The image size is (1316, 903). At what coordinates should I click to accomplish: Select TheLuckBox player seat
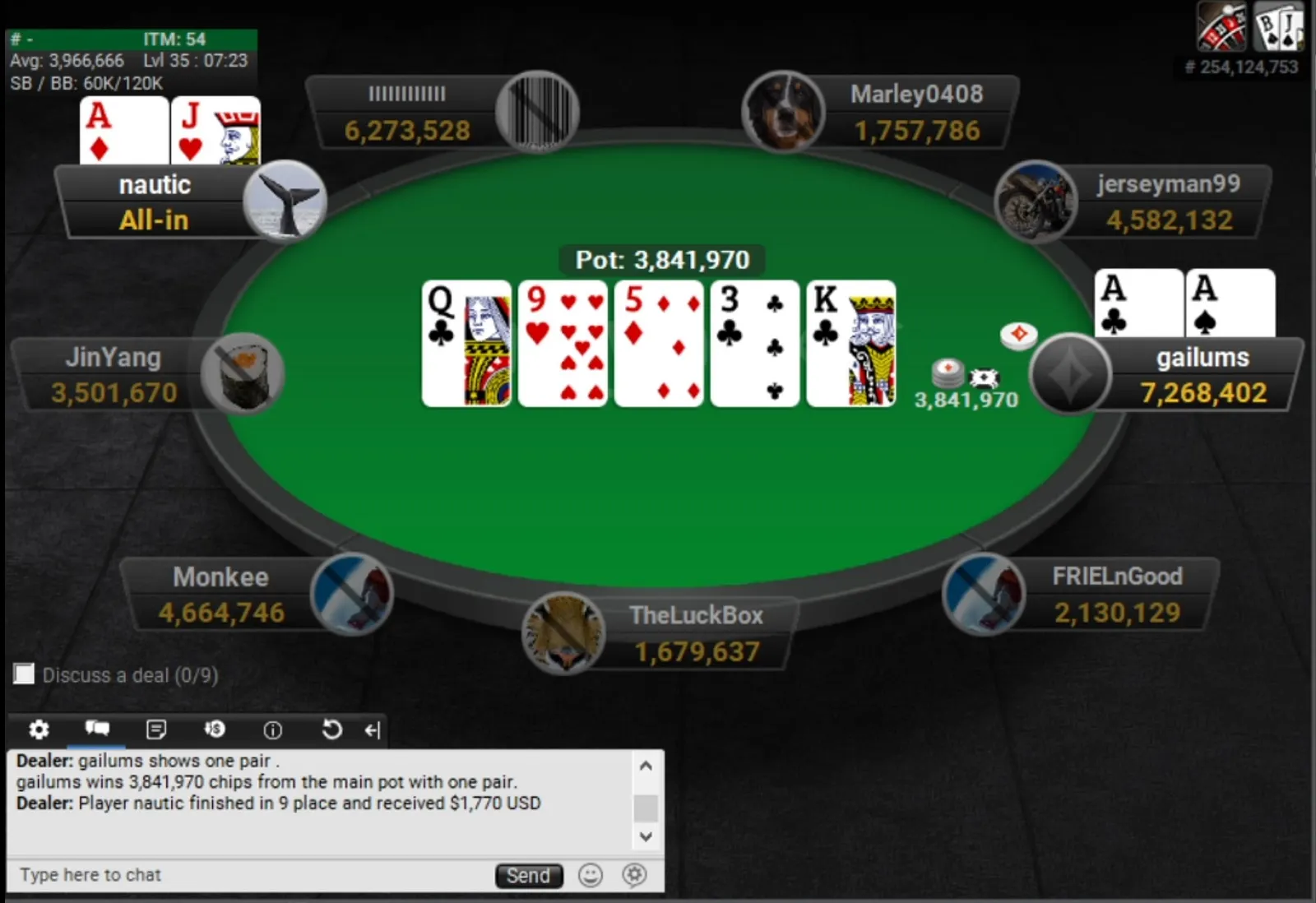pyautogui.click(x=696, y=633)
